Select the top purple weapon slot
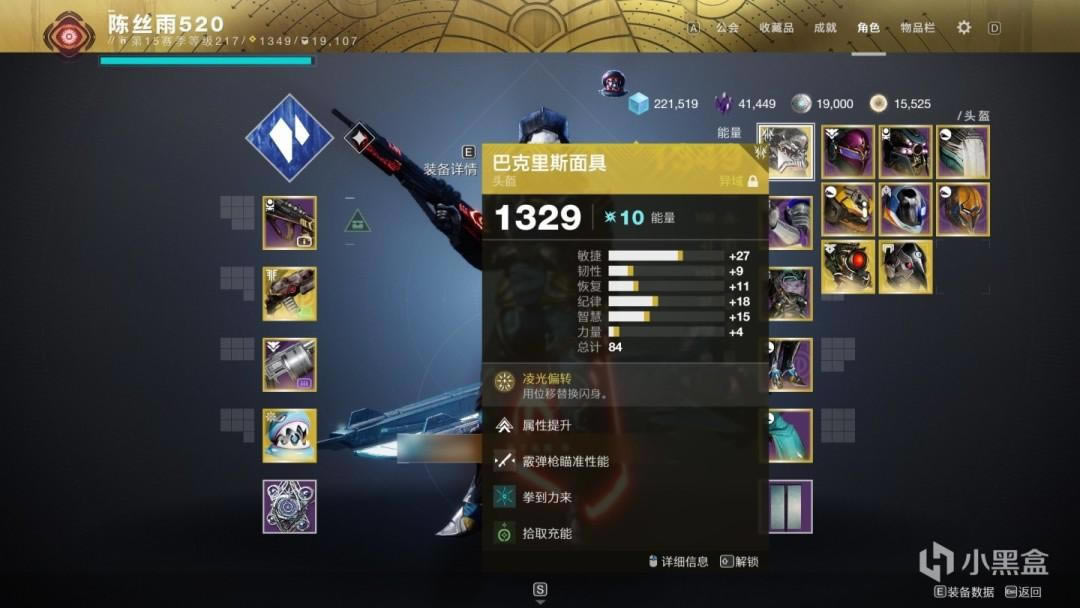 coord(290,222)
